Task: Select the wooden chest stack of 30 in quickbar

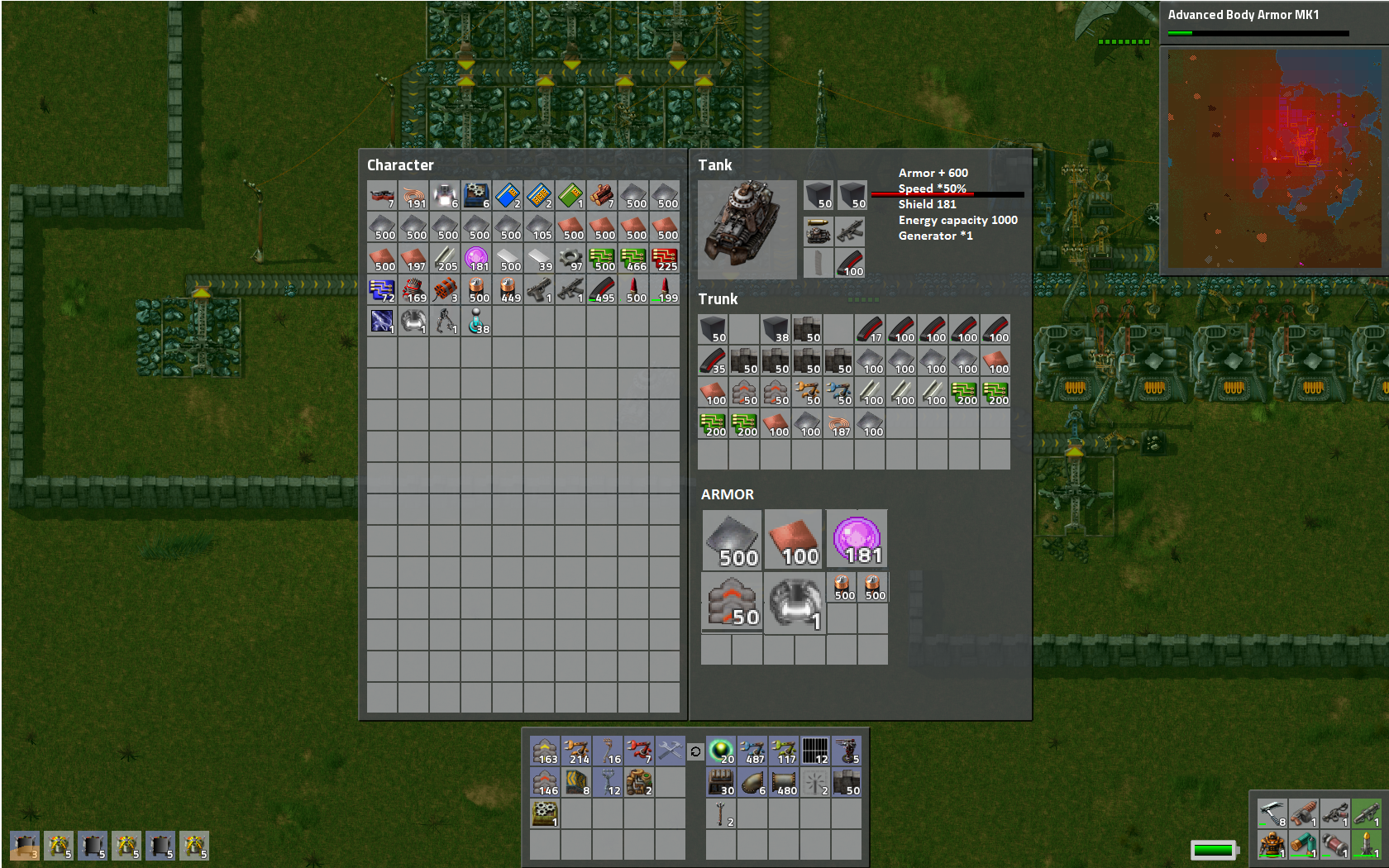Action: (722, 782)
